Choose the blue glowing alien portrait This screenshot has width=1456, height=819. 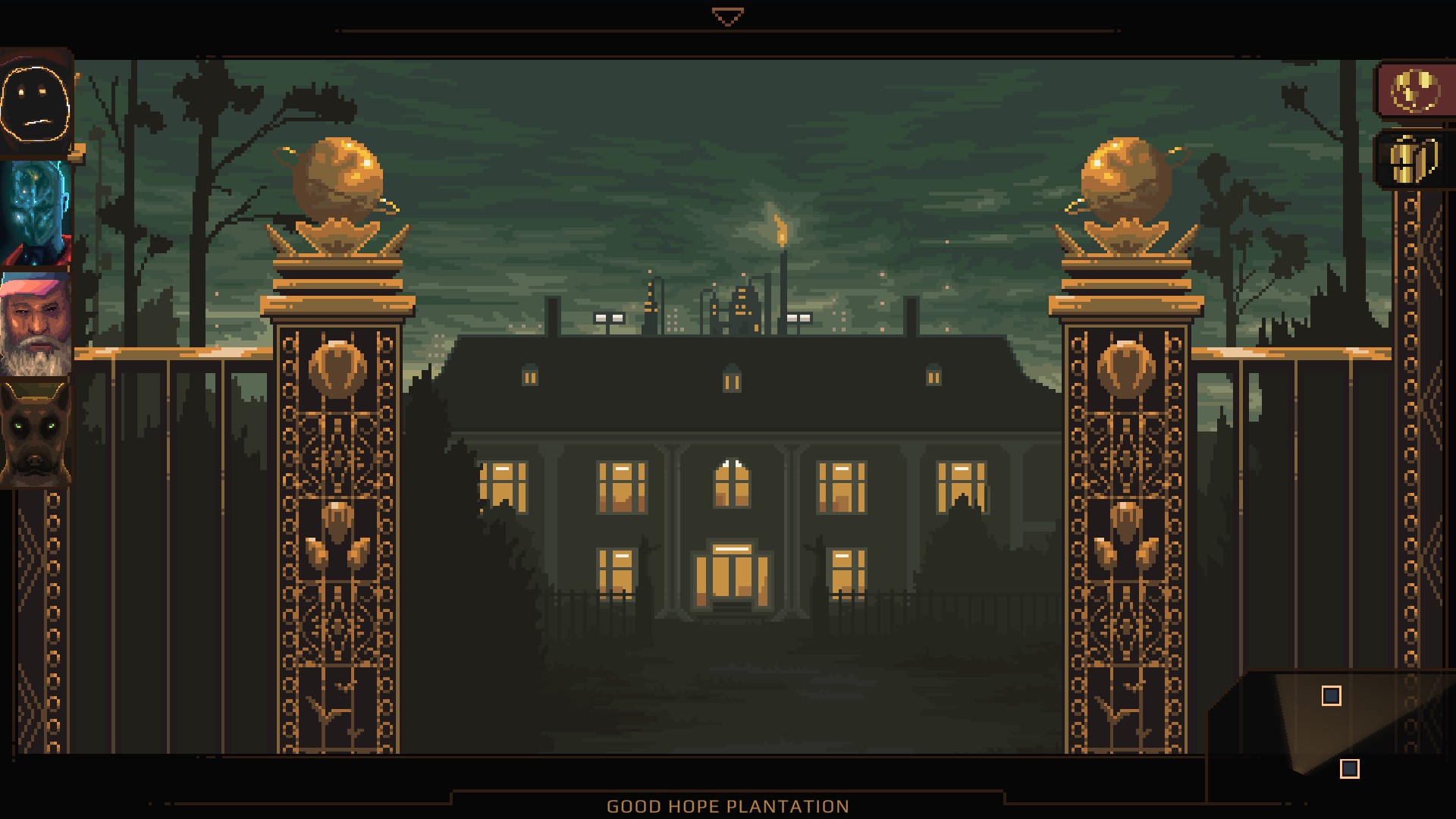36,215
